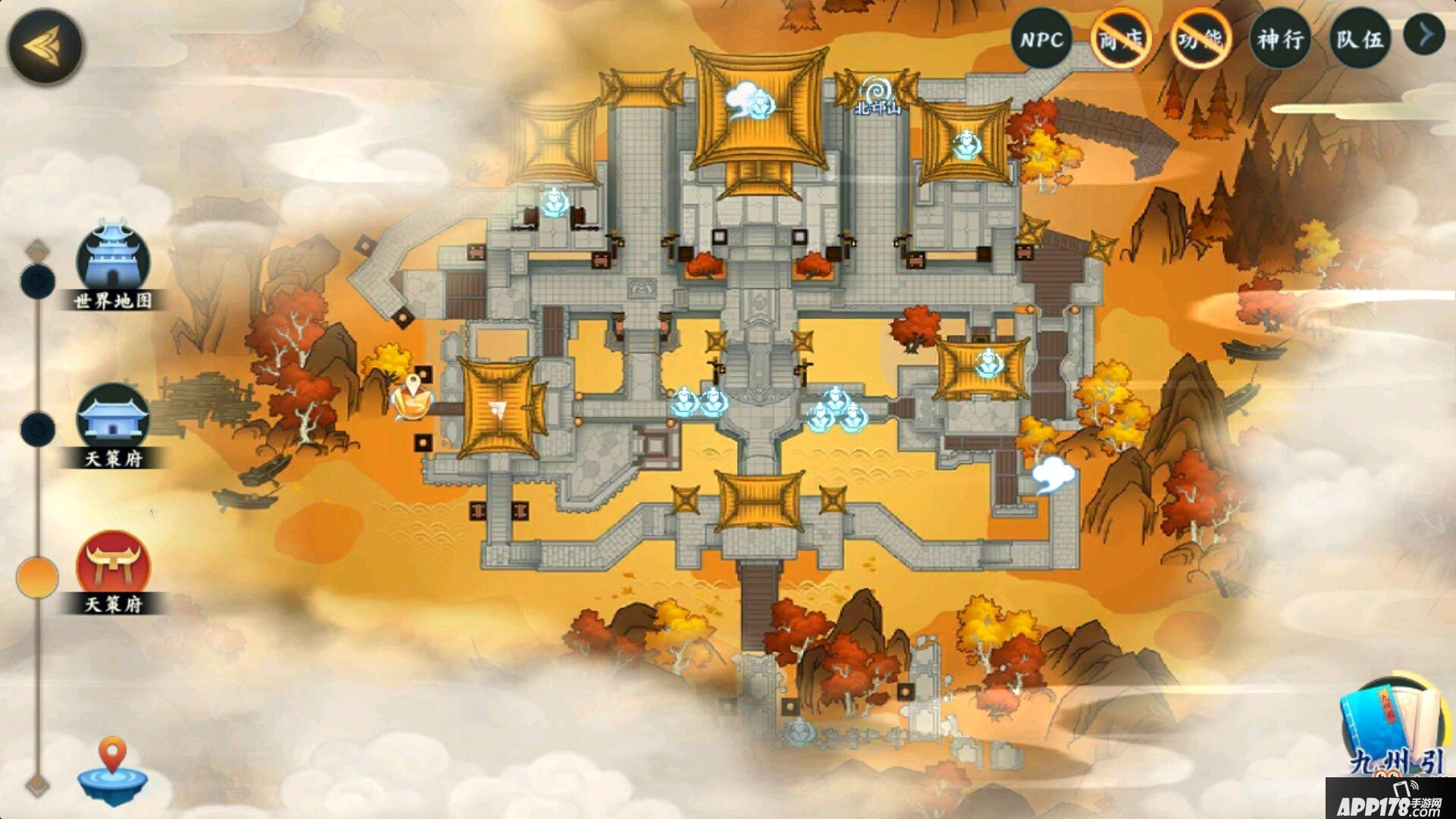Select the blue 天策府 region map

113,420
